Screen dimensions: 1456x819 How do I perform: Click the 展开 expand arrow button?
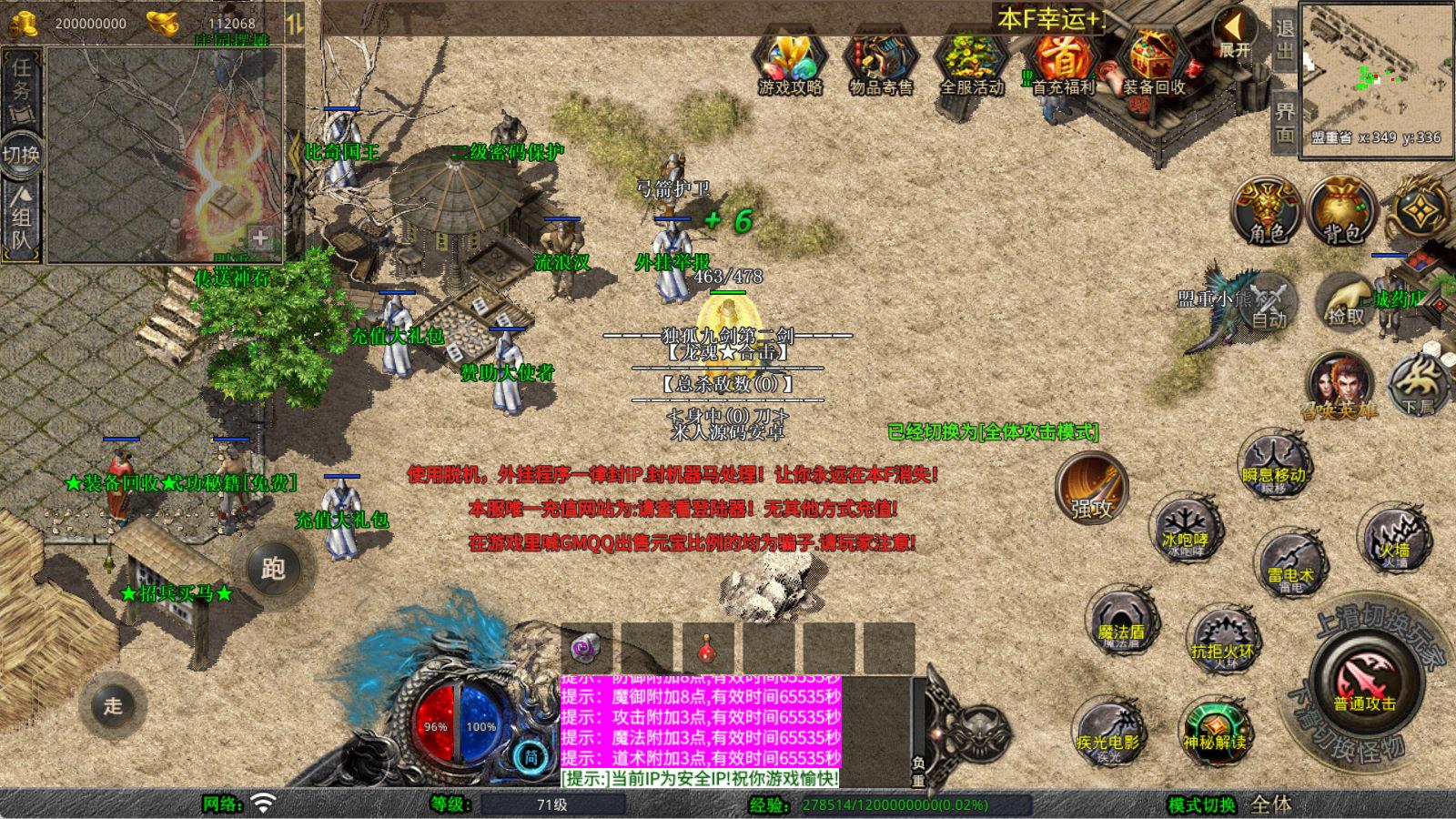coord(1235,35)
